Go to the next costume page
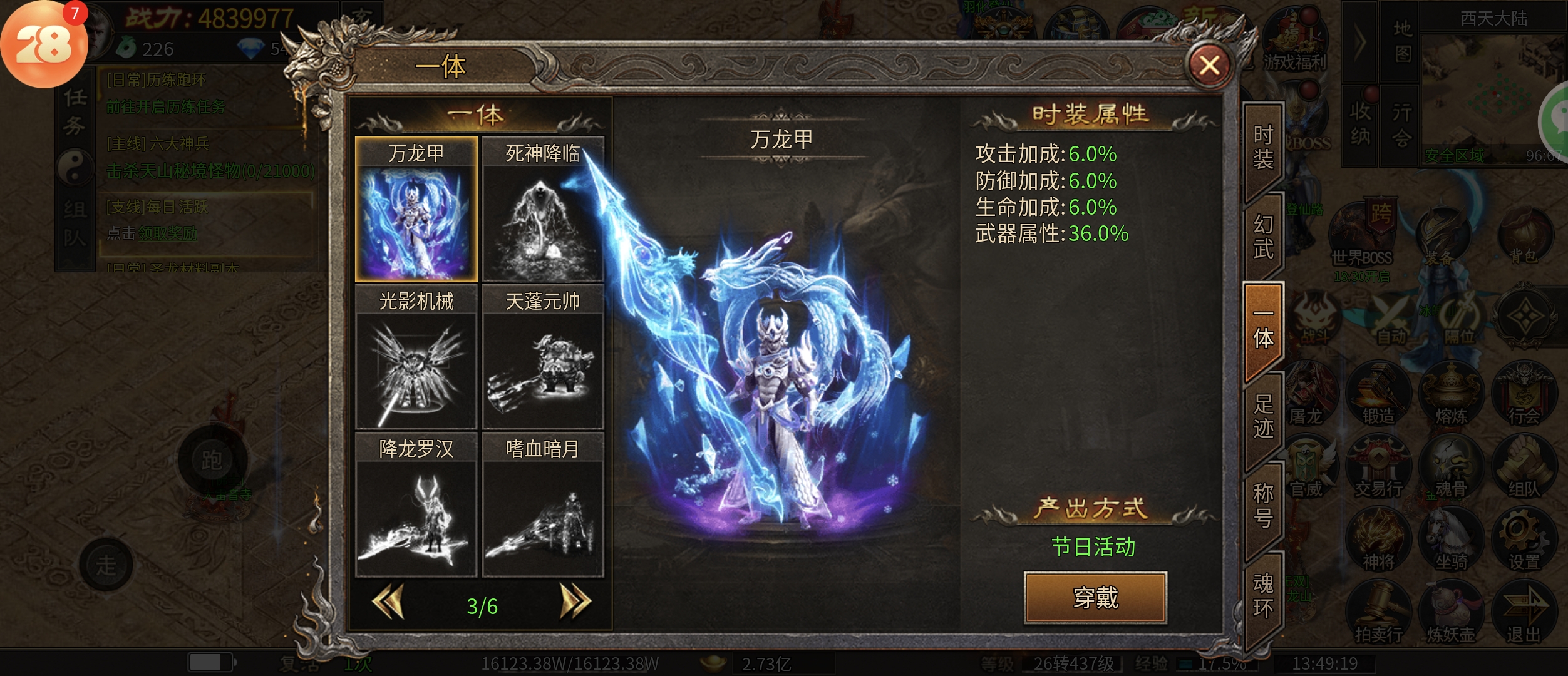Screen dimensions: 1568x676 click(x=575, y=602)
